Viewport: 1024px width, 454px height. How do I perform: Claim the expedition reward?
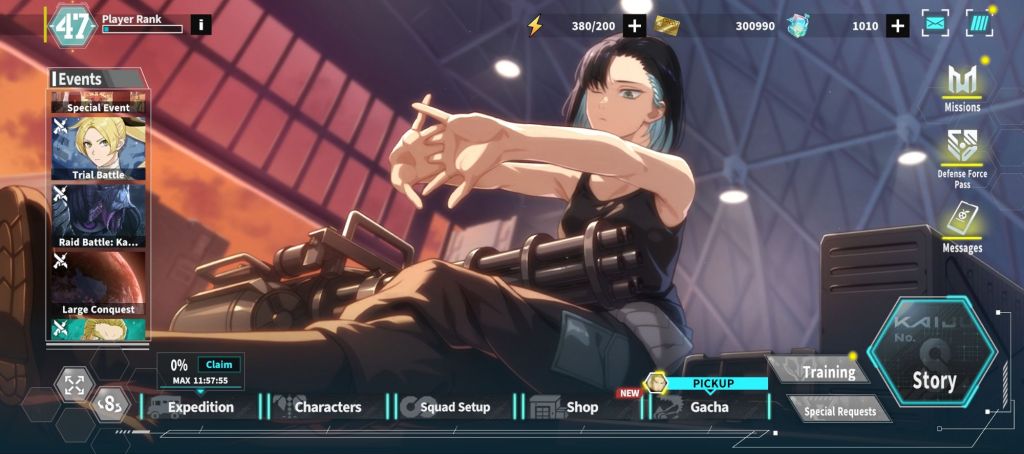tap(218, 365)
